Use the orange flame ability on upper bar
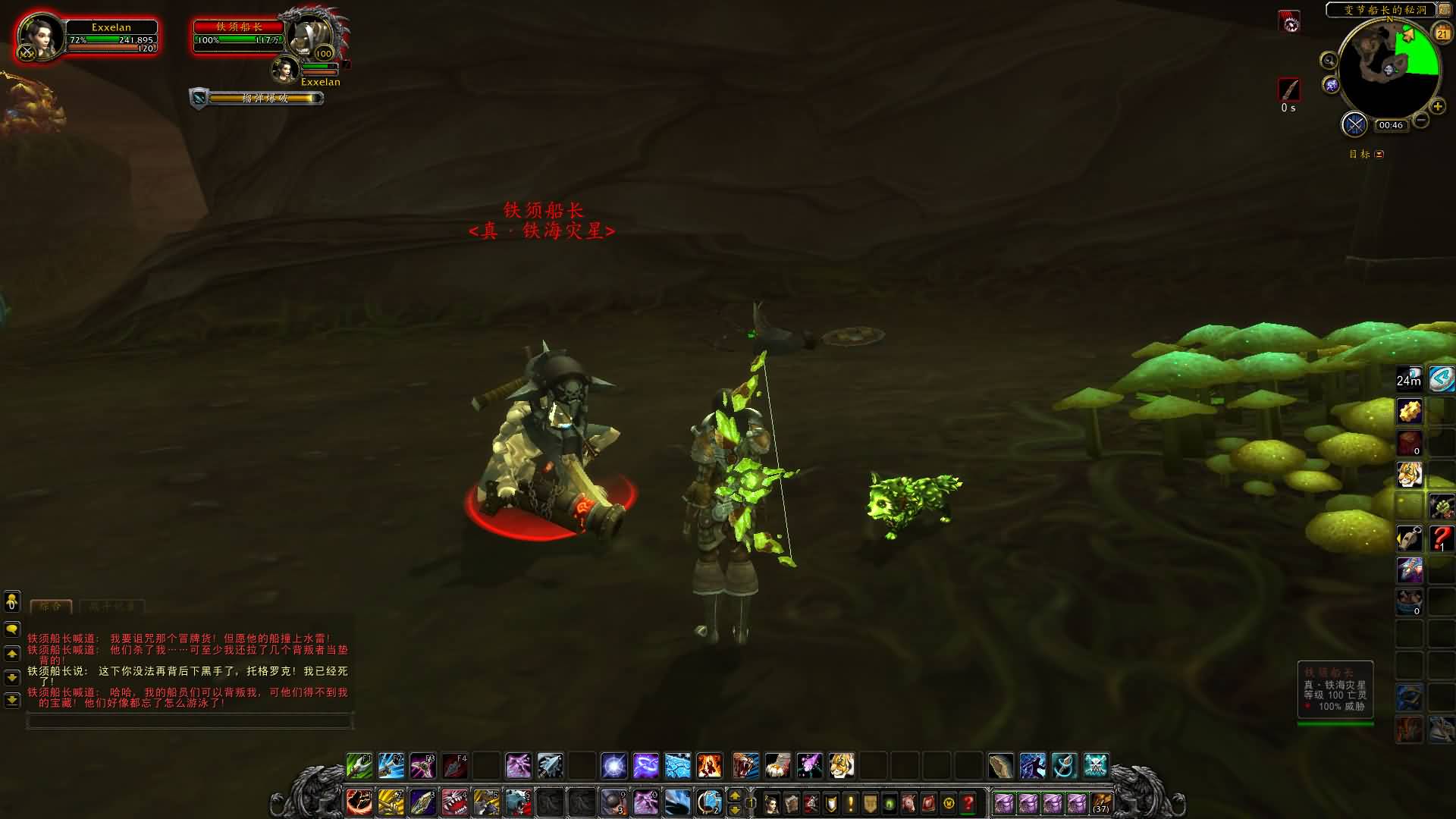1456x819 pixels. [x=709, y=766]
